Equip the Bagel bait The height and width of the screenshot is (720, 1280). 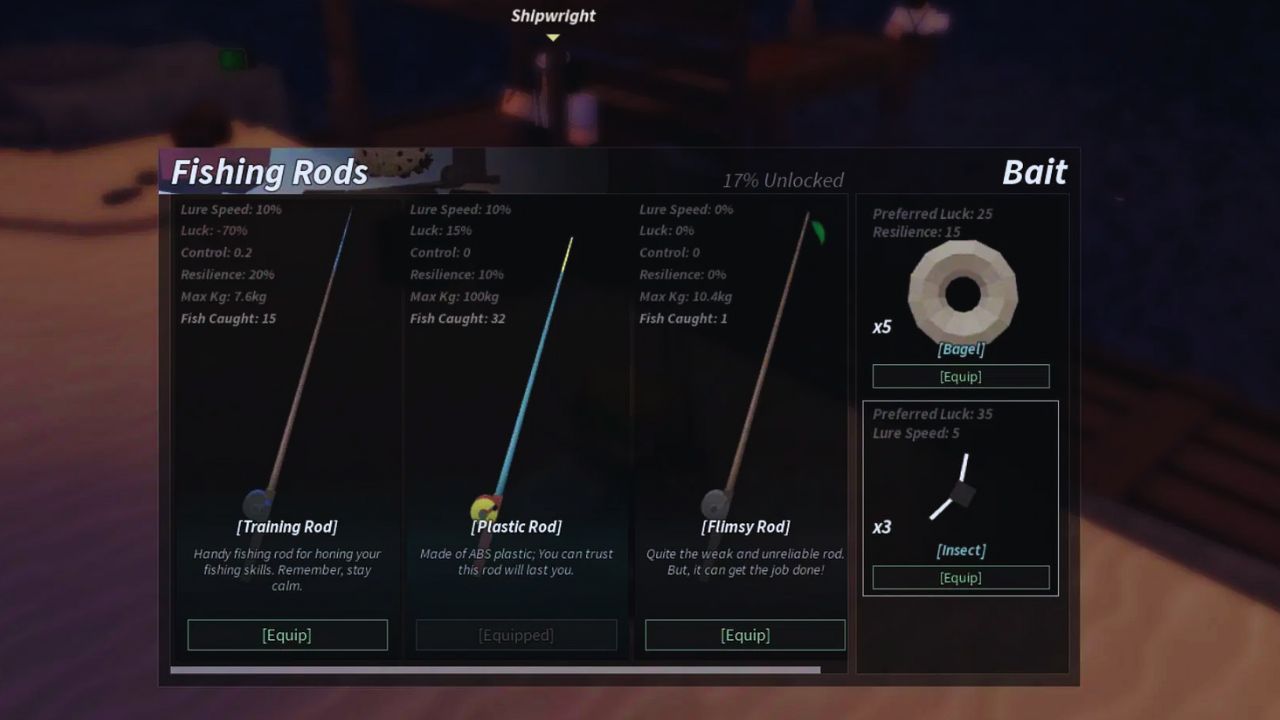coord(960,376)
